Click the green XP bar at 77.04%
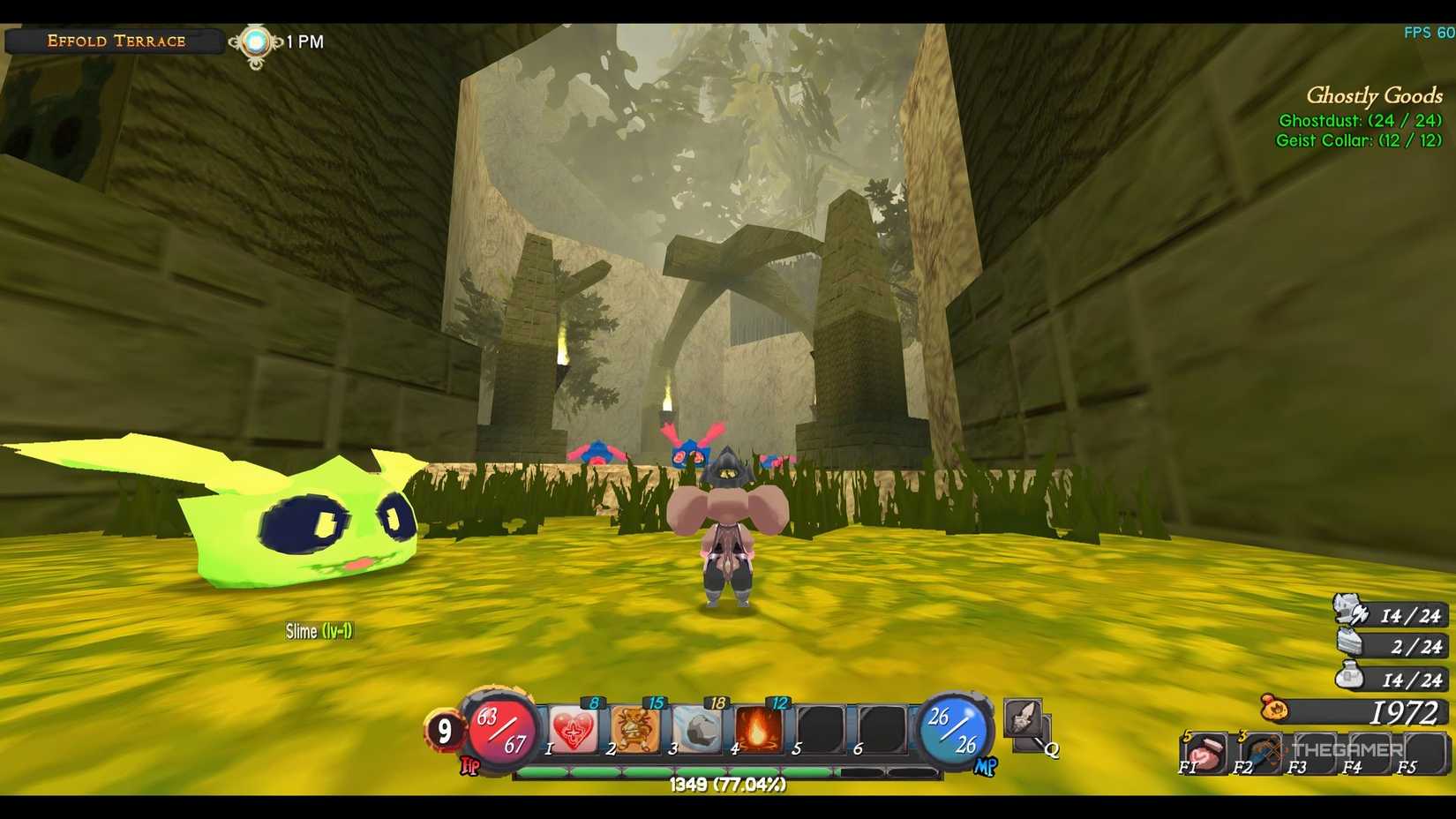This screenshot has height=819, width=1456. [724, 769]
